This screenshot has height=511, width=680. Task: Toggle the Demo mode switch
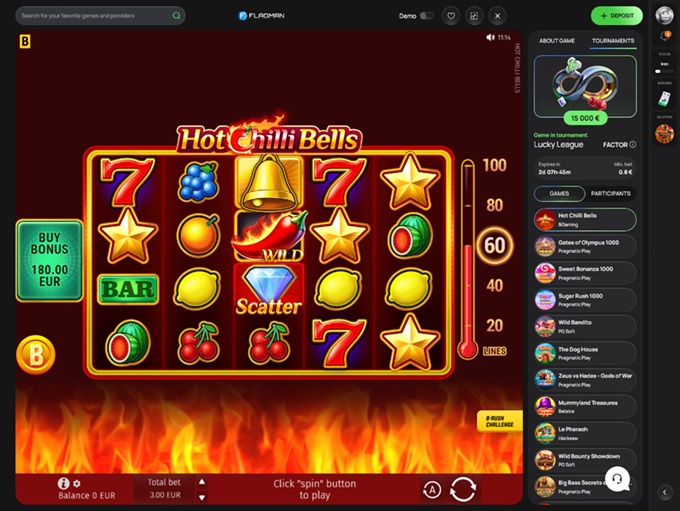point(427,16)
